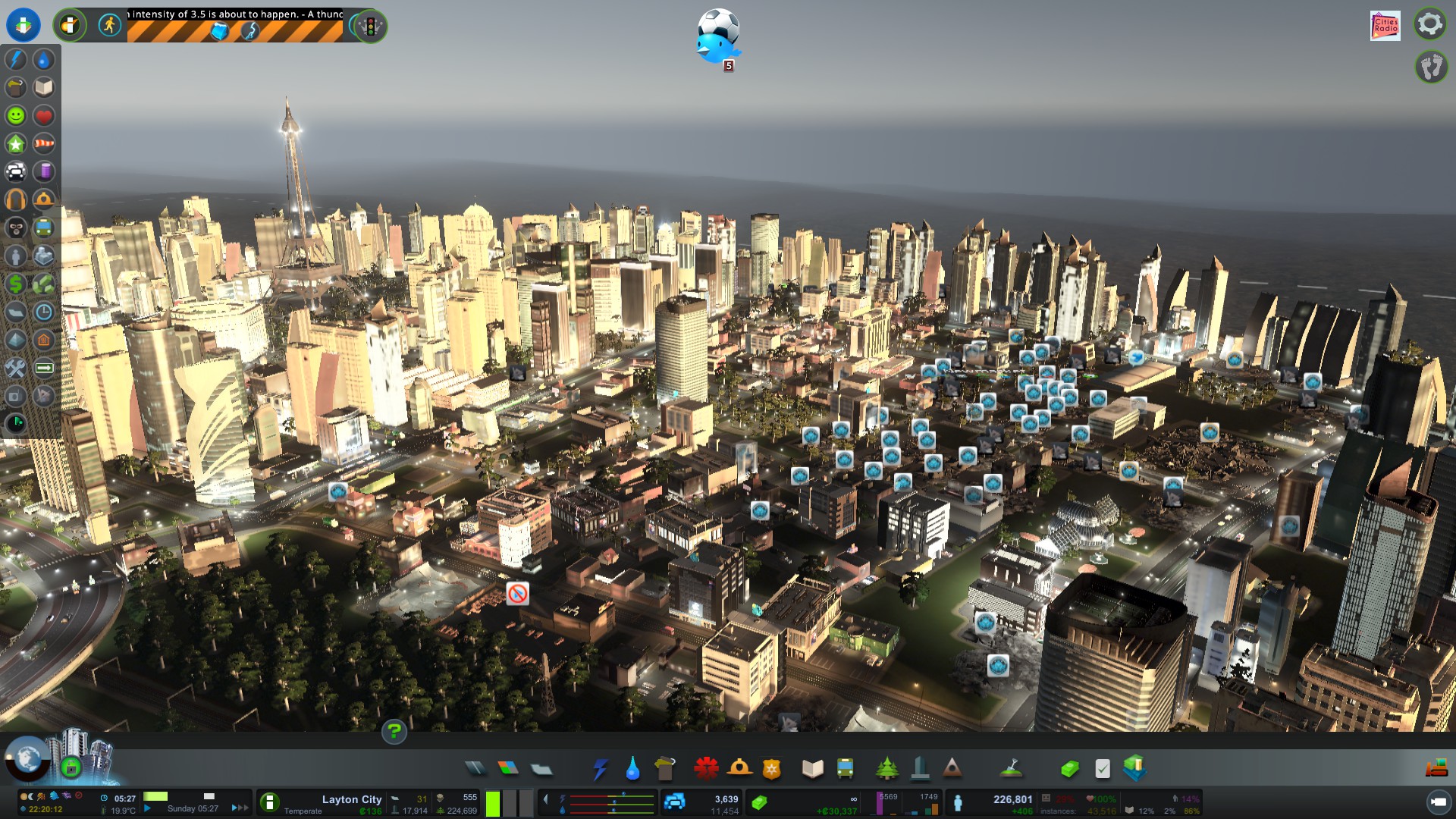The width and height of the screenshot is (1456, 819).
Task: Open the gear options menu
Action: tap(1429, 24)
